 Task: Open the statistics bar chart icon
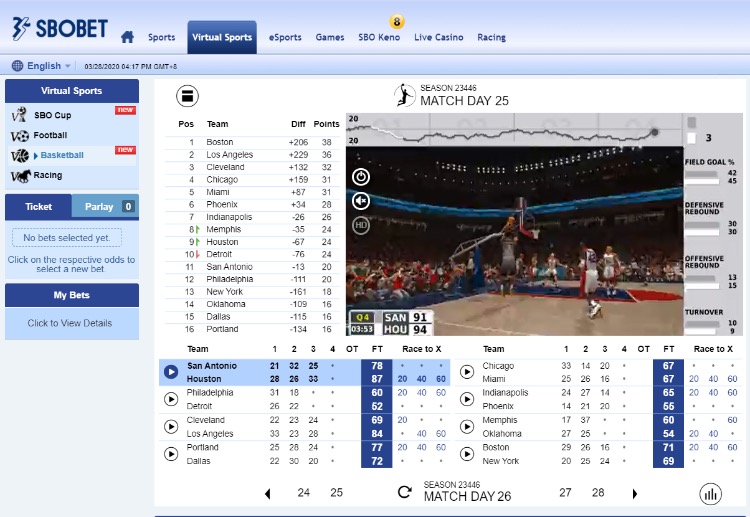[711, 493]
